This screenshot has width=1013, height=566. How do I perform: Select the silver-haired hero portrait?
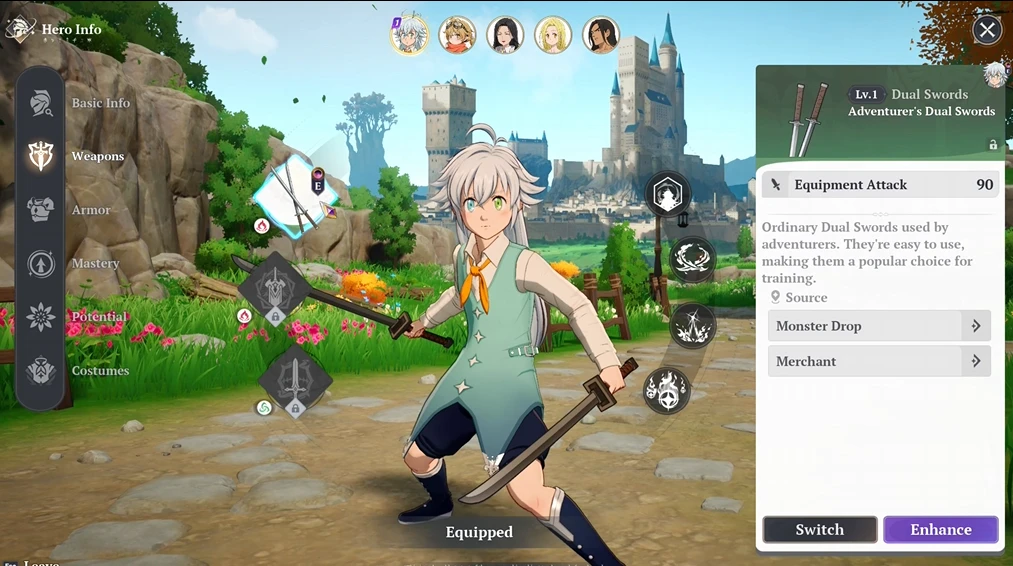[409, 35]
